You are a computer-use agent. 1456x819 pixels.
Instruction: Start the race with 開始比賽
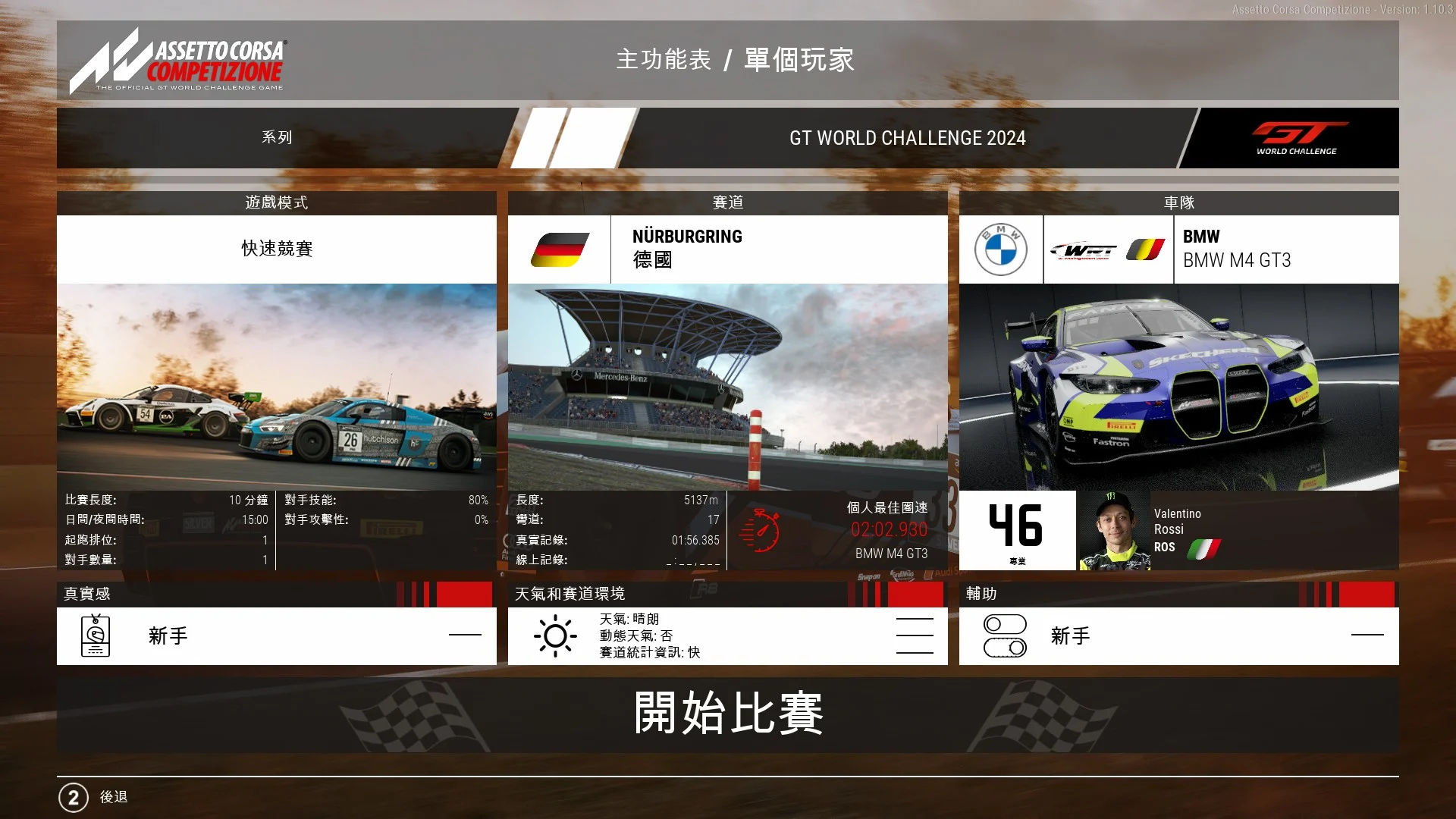coord(727,714)
